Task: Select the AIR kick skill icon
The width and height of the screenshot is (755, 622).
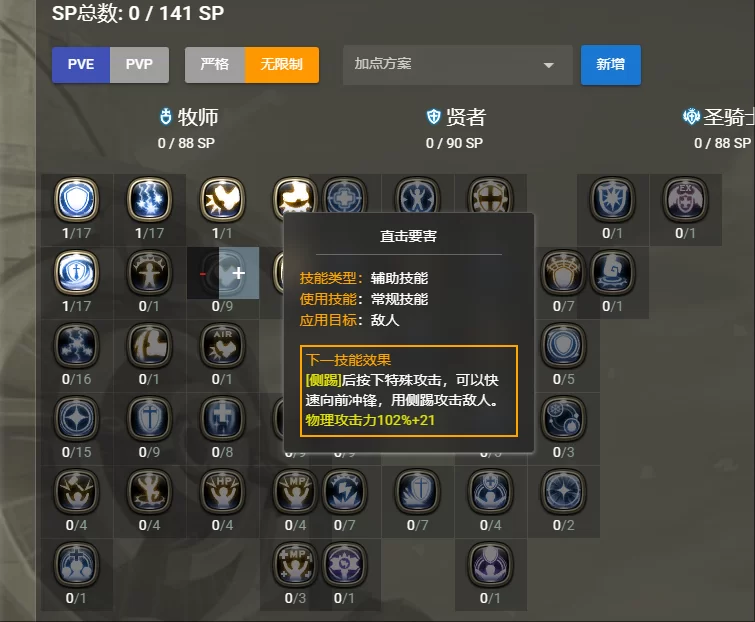Action: (222, 345)
